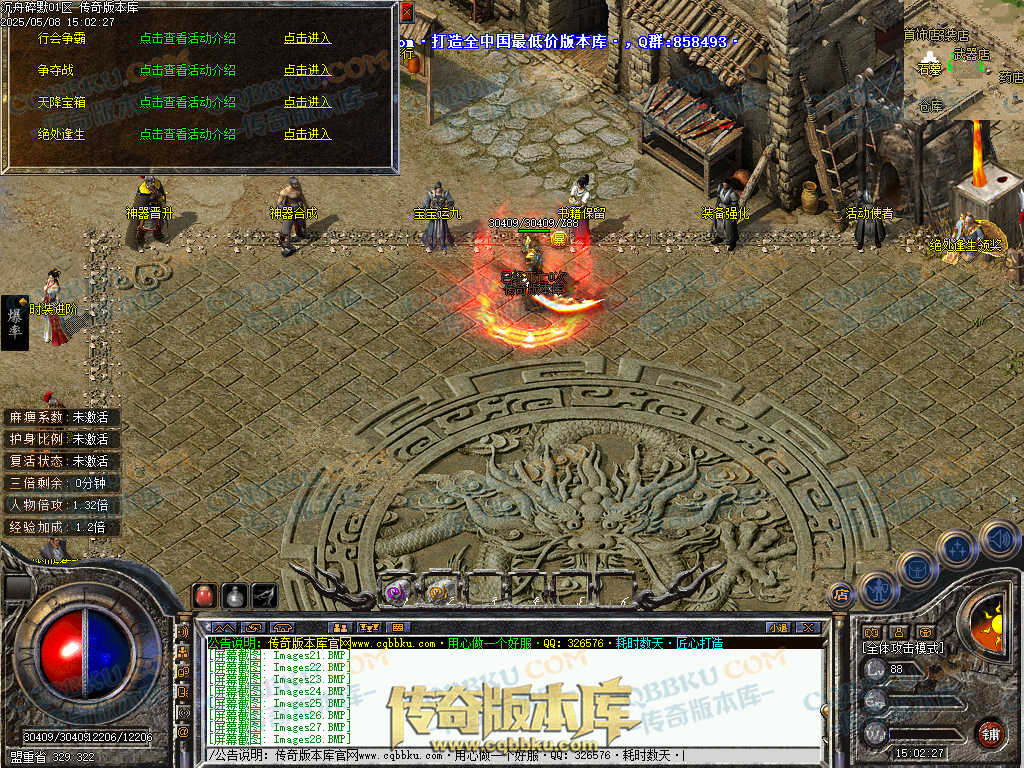This screenshot has height=768, width=1024.
Task: Use the red health potion quick slot
Action: pos(204,595)
